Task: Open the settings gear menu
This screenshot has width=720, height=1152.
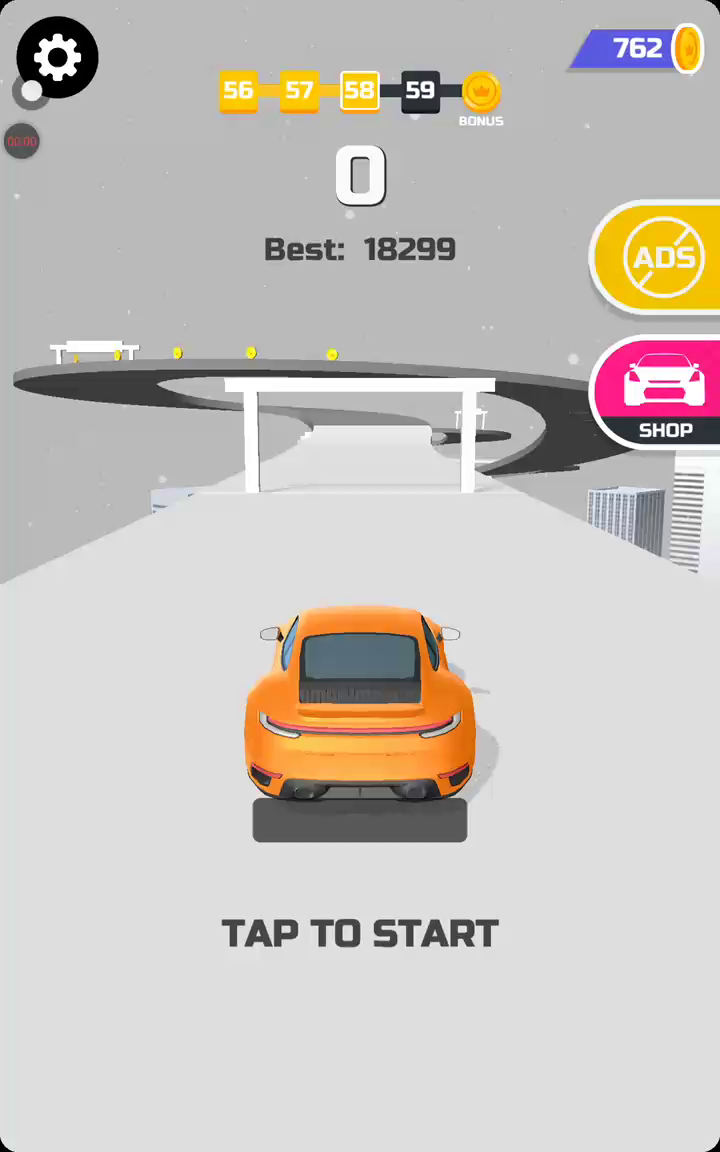Action: tap(57, 57)
